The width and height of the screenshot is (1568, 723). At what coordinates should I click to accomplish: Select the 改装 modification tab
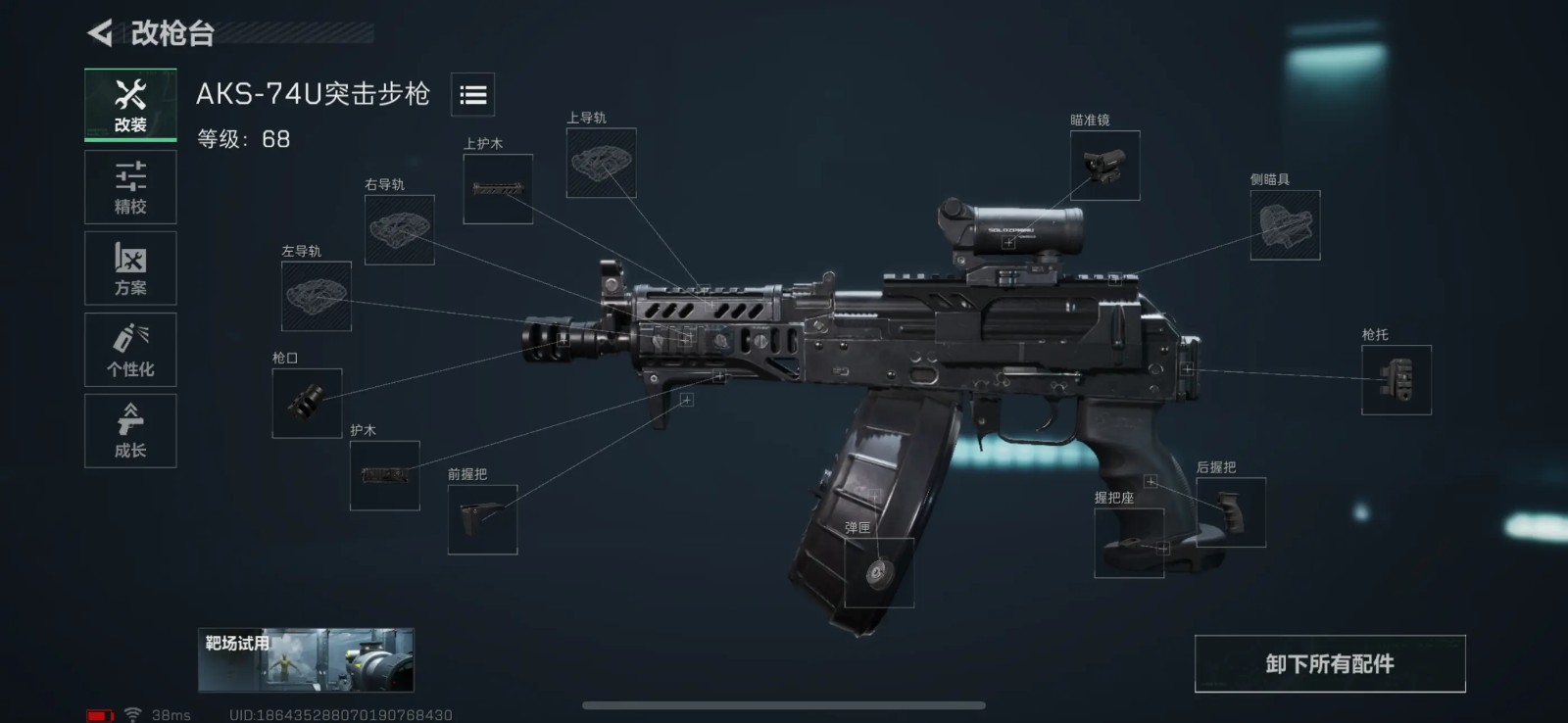click(130, 105)
